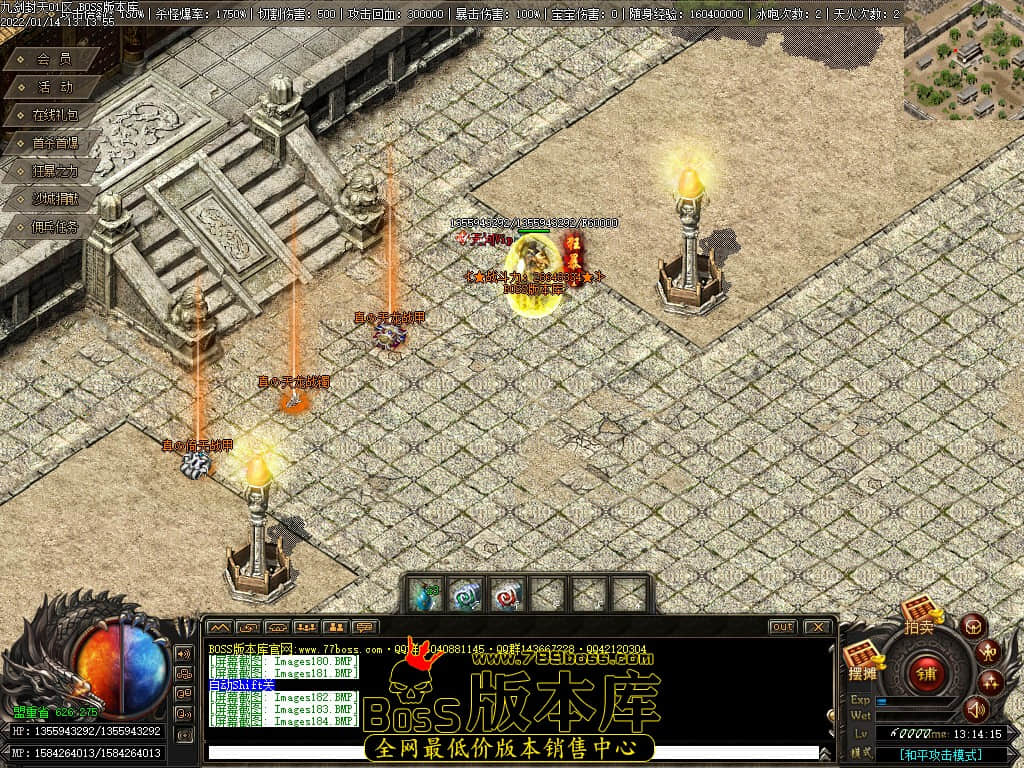The width and height of the screenshot is (1024, 768).
Task: Open the 会员 membership menu
Action: click(53, 59)
